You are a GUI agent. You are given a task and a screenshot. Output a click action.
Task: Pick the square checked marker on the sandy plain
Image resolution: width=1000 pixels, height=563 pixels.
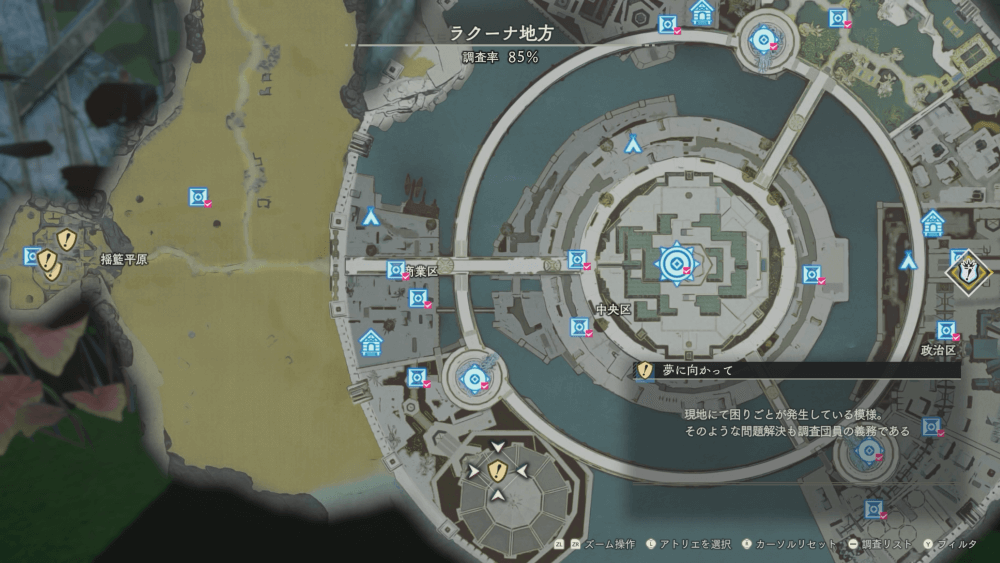(x=198, y=197)
